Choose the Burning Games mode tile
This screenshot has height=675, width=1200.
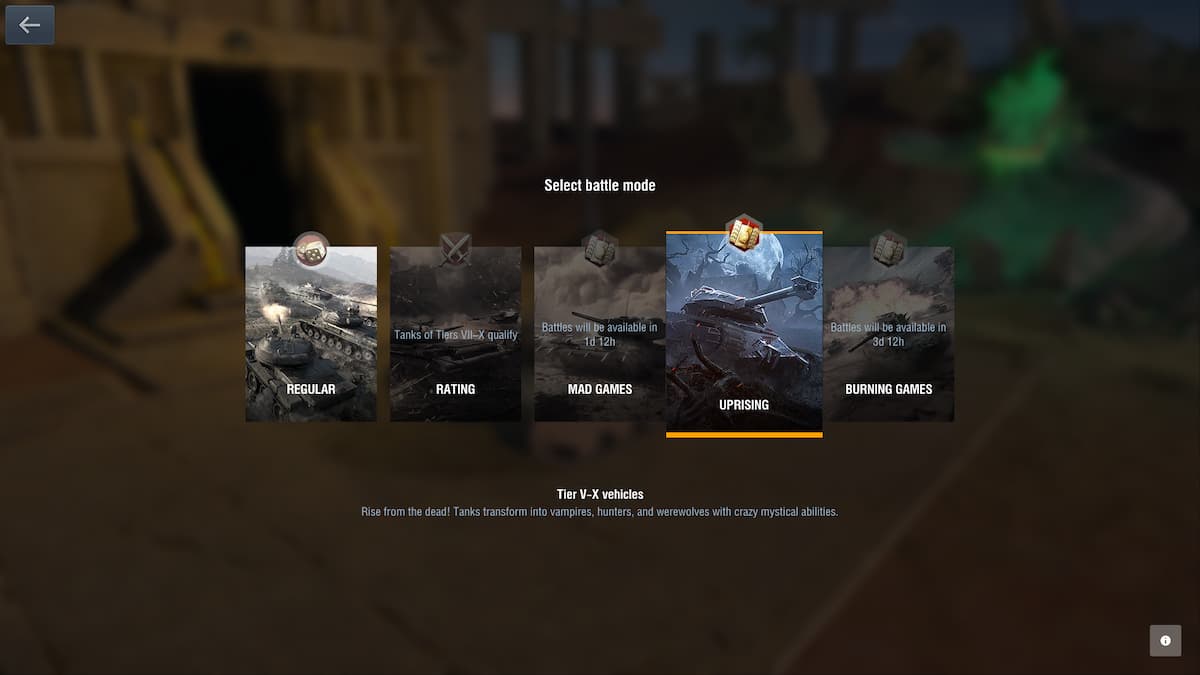pos(889,334)
